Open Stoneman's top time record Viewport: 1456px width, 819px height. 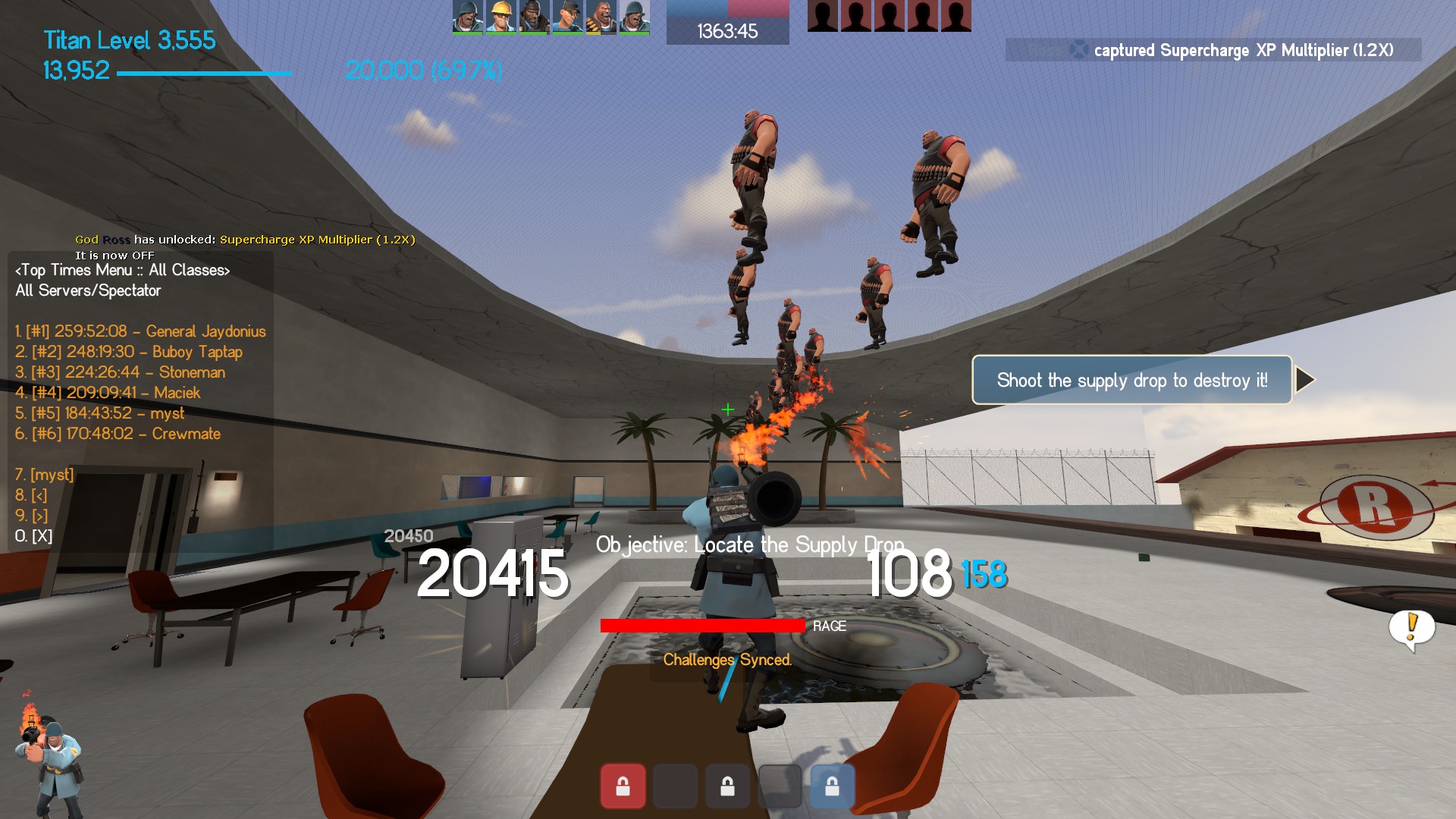pyautogui.click(x=120, y=372)
